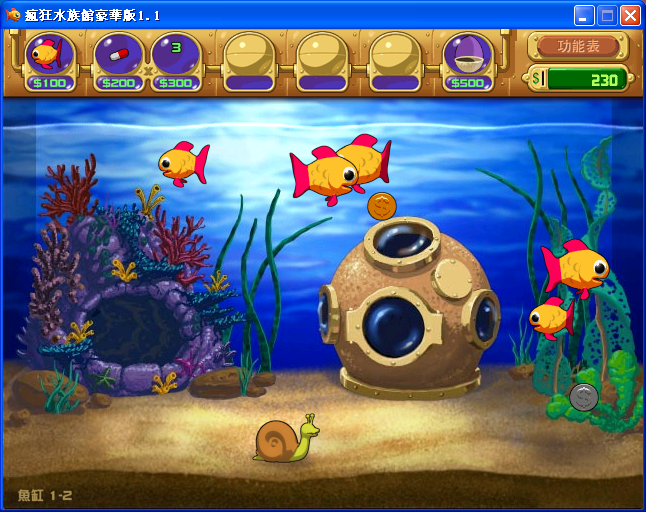Minimize the game window
Image resolution: width=648 pixels, height=512 pixels.
[584, 15]
